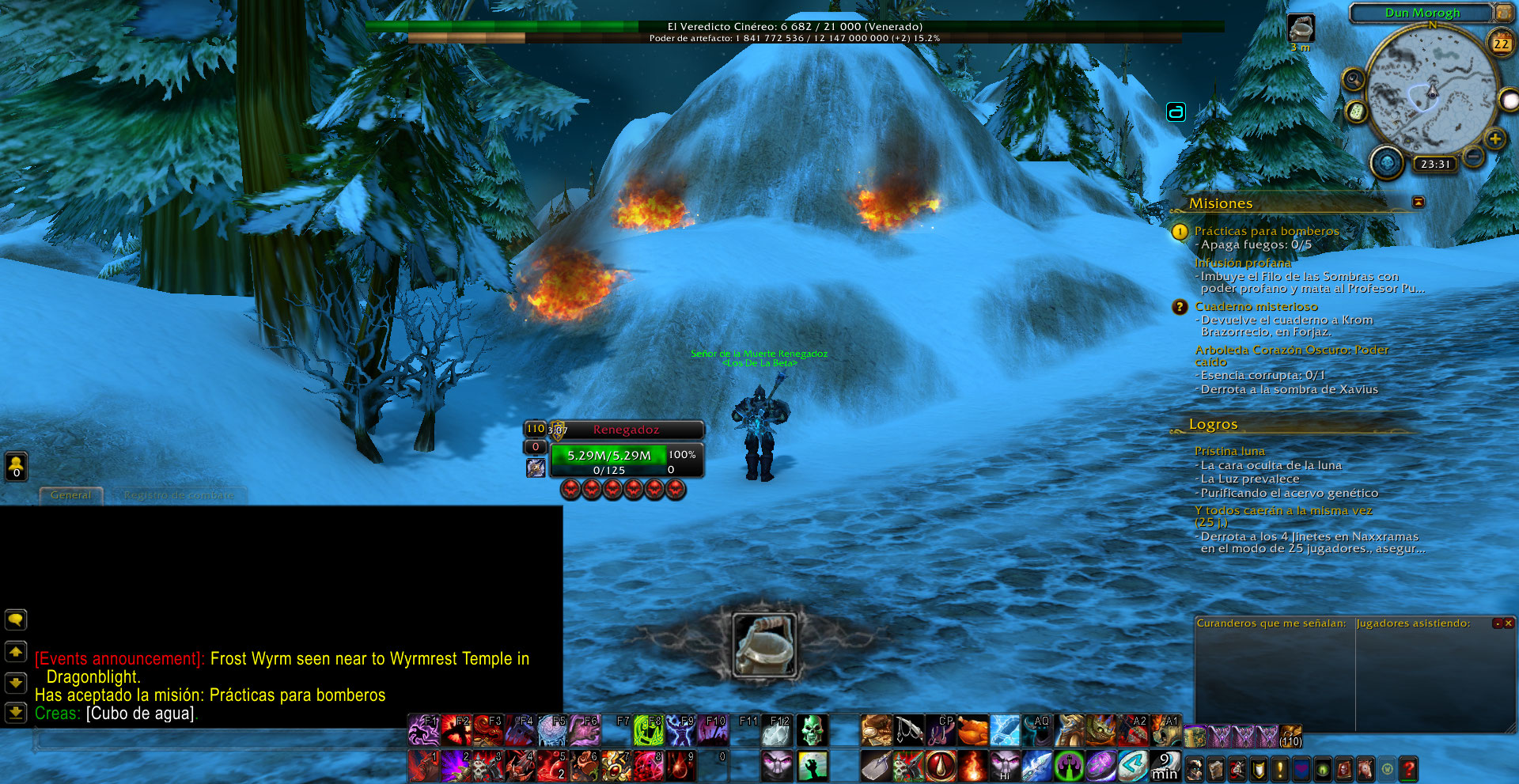Viewport: 1519px width, 784px height.
Task: Switch to the General chat tab
Action: click(x=71, y=495)
